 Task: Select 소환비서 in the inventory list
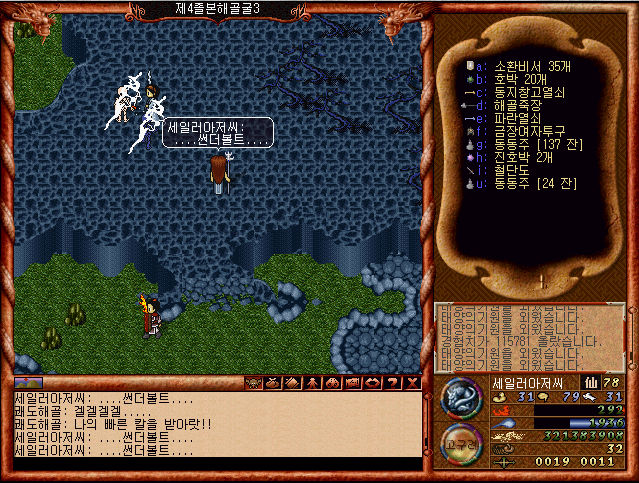[x=523, y=66]
